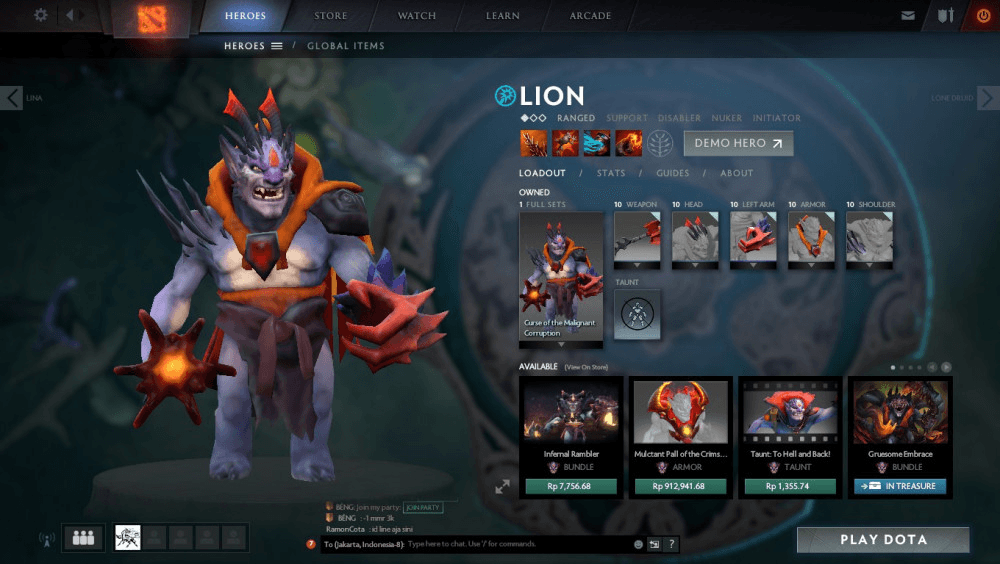The image size is (1000, 564).
Task: Start matchmaking with Play Dota
Action: 883,540
